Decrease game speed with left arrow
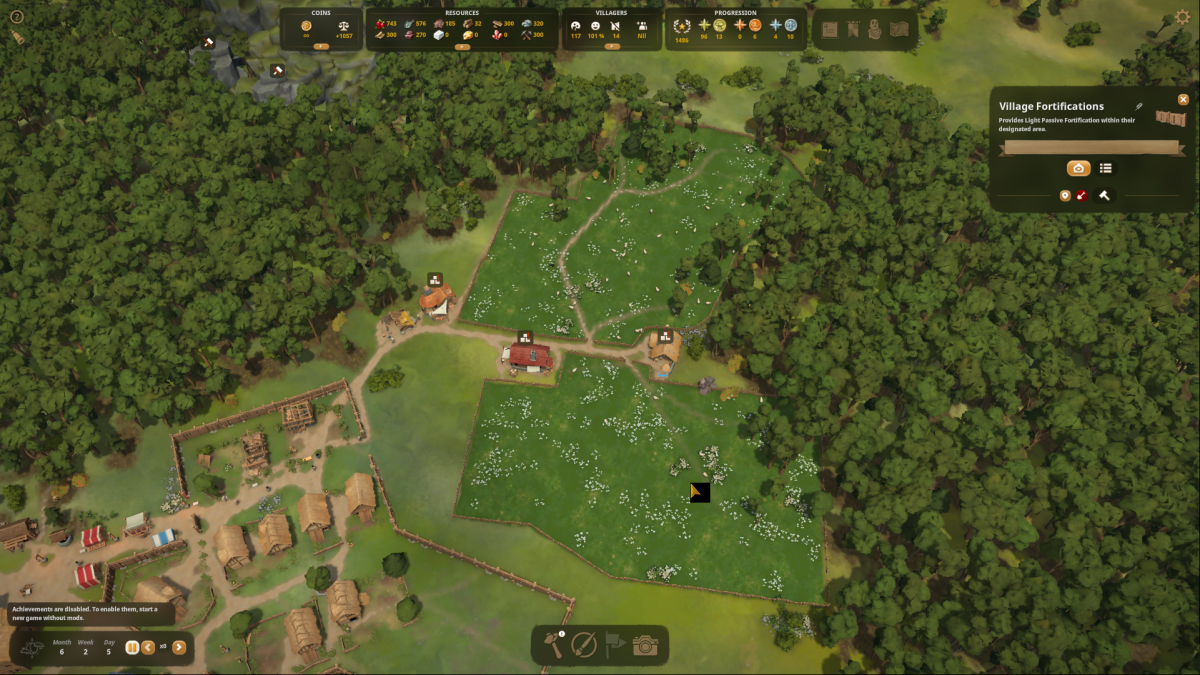This screenshot has height=675, width=1200. (148, 647)
